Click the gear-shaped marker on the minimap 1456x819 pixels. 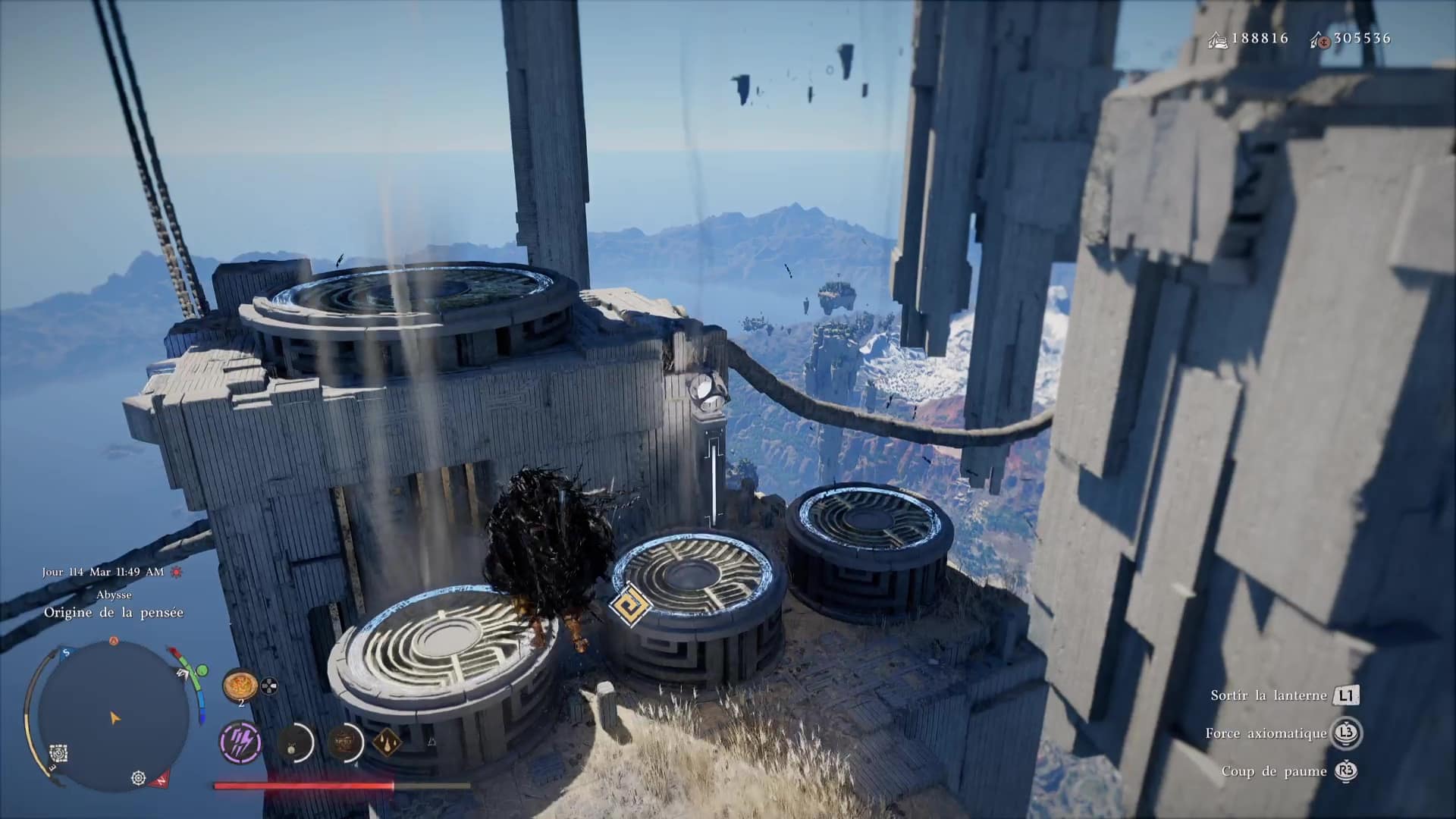tap(138, 778)
